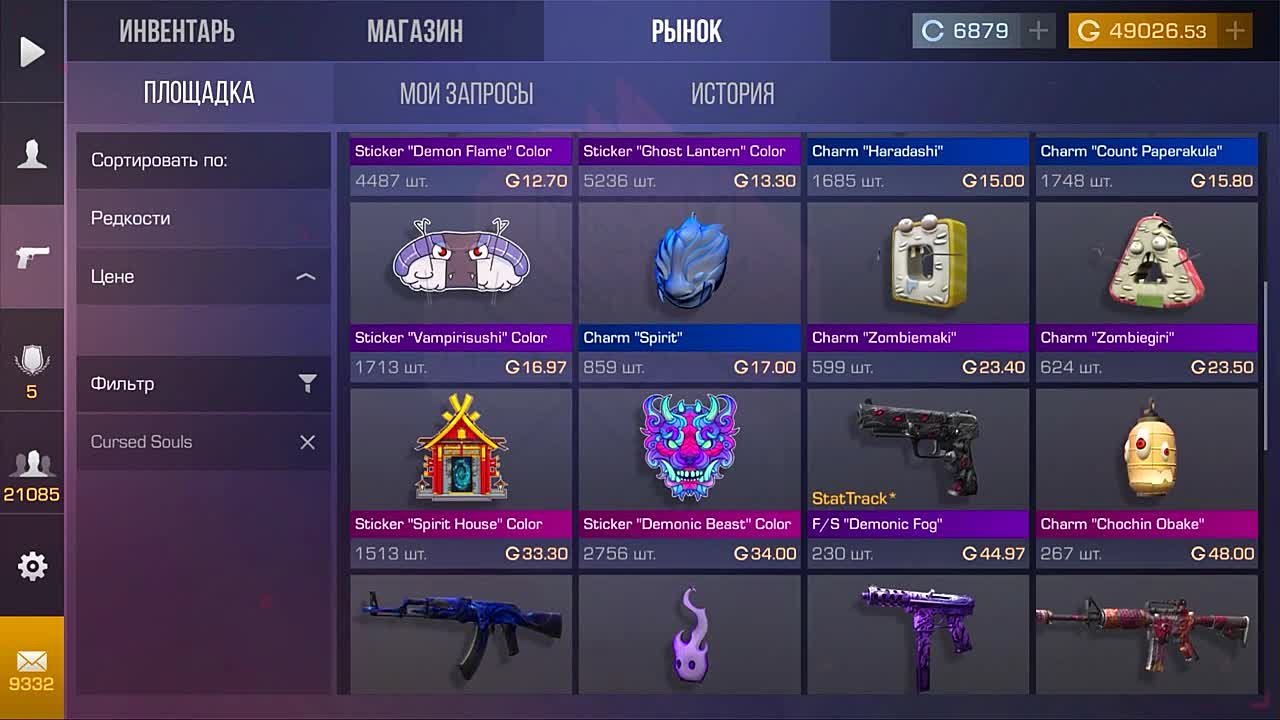Select Charm "Spirit" listing
Image resolution: width=1280 pixels, height=720 pixels.
tap(689, 290)
